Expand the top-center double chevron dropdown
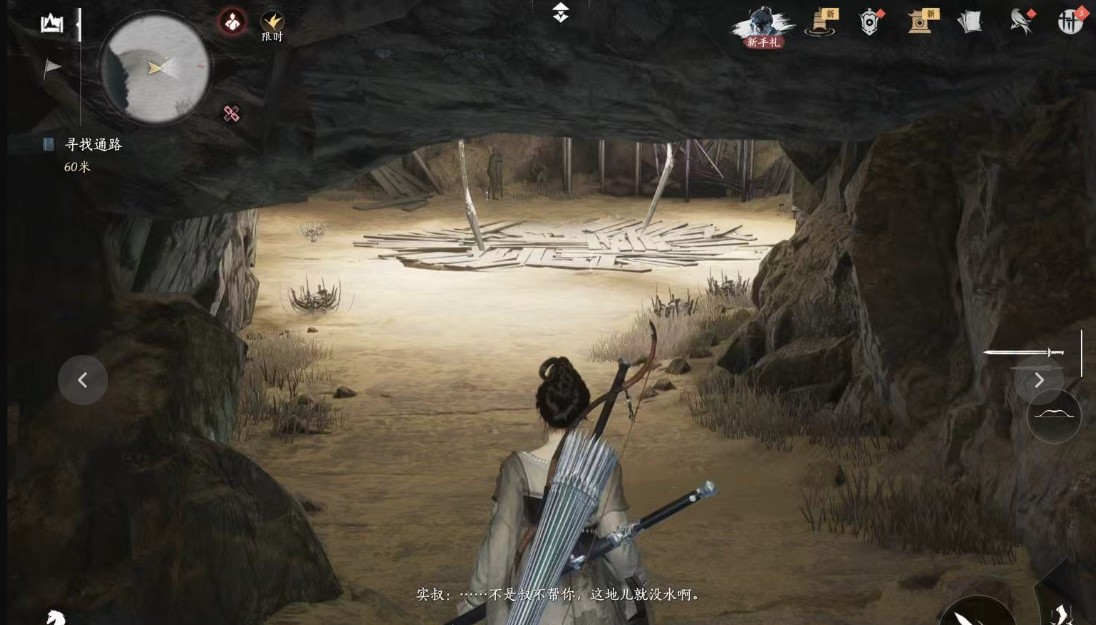Image resolution: width=1096 pixels, height=625 pixels. pyautogui.click(x=561, y=13)
